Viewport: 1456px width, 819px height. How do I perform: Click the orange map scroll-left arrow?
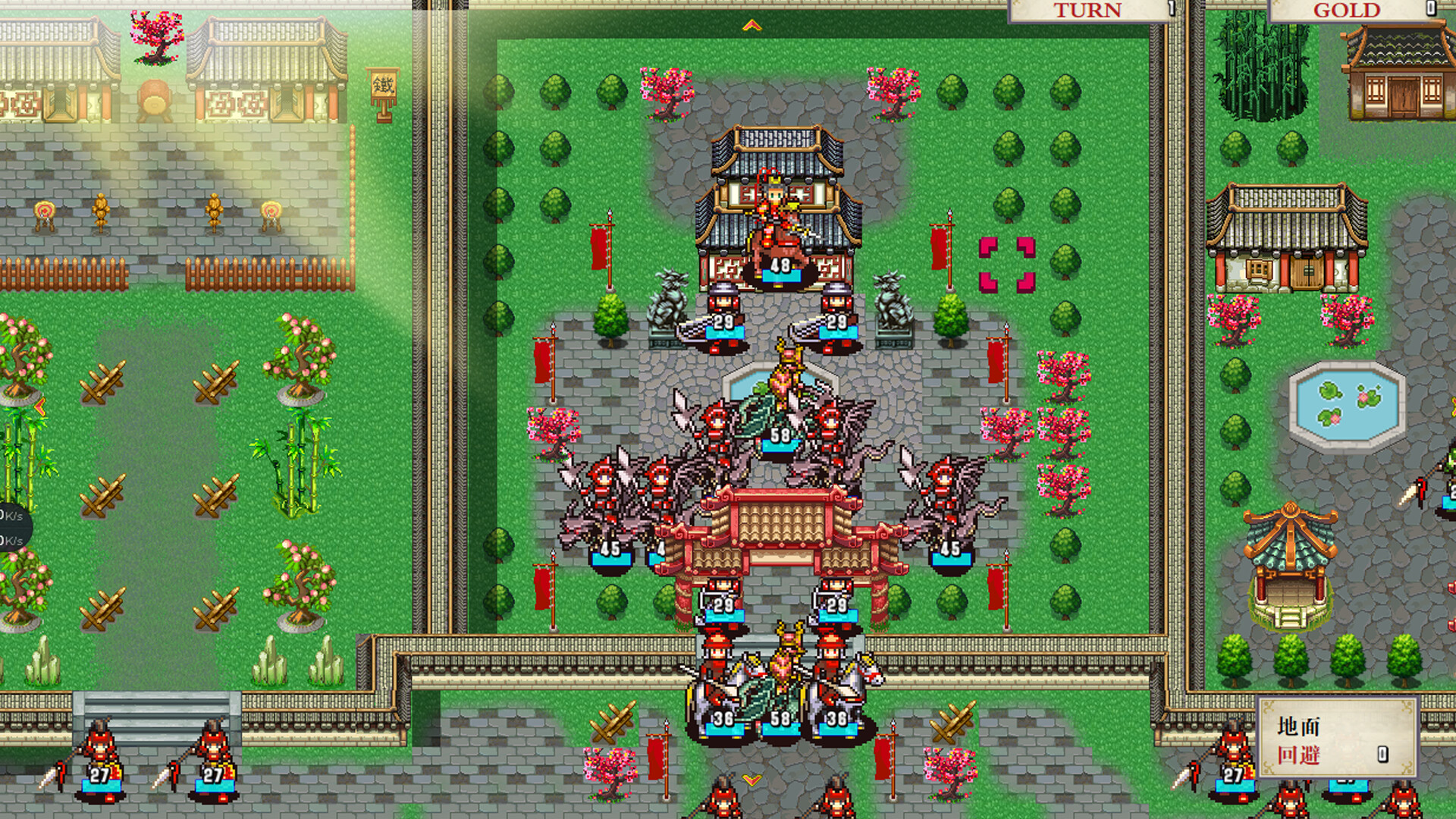pyautogui.click(x=40, y=409)
